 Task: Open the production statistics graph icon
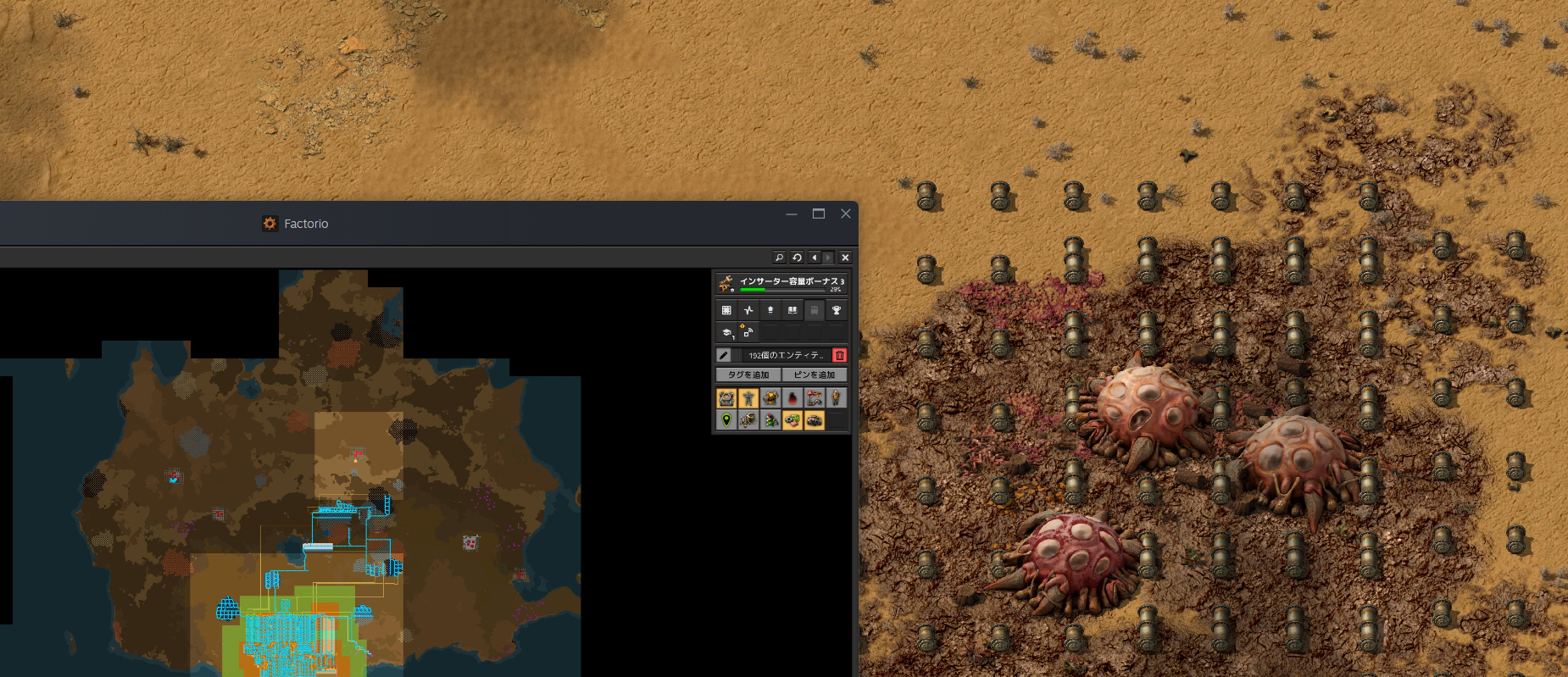748,310
